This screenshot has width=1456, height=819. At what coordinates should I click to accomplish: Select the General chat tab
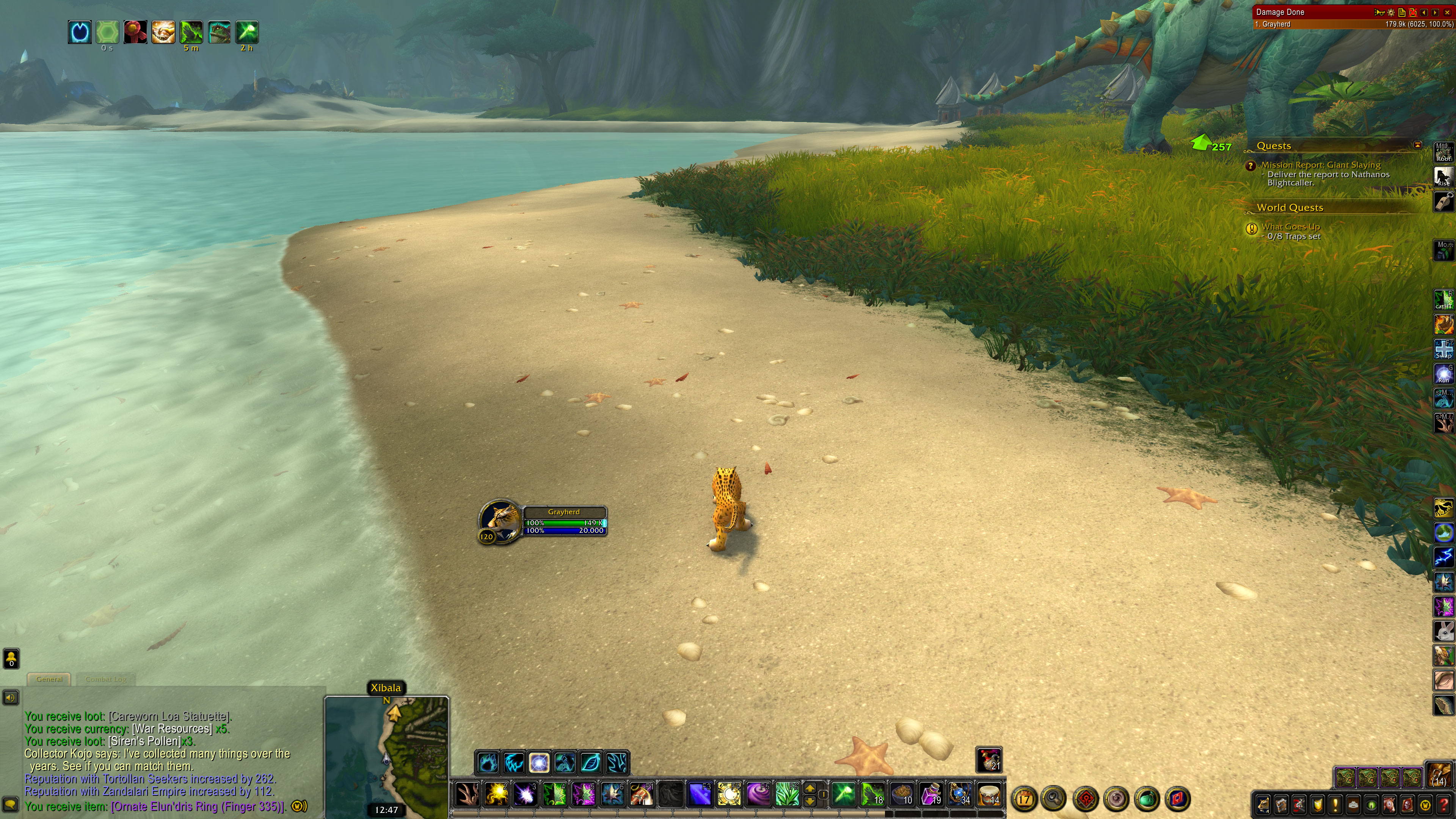coord(49,679)
